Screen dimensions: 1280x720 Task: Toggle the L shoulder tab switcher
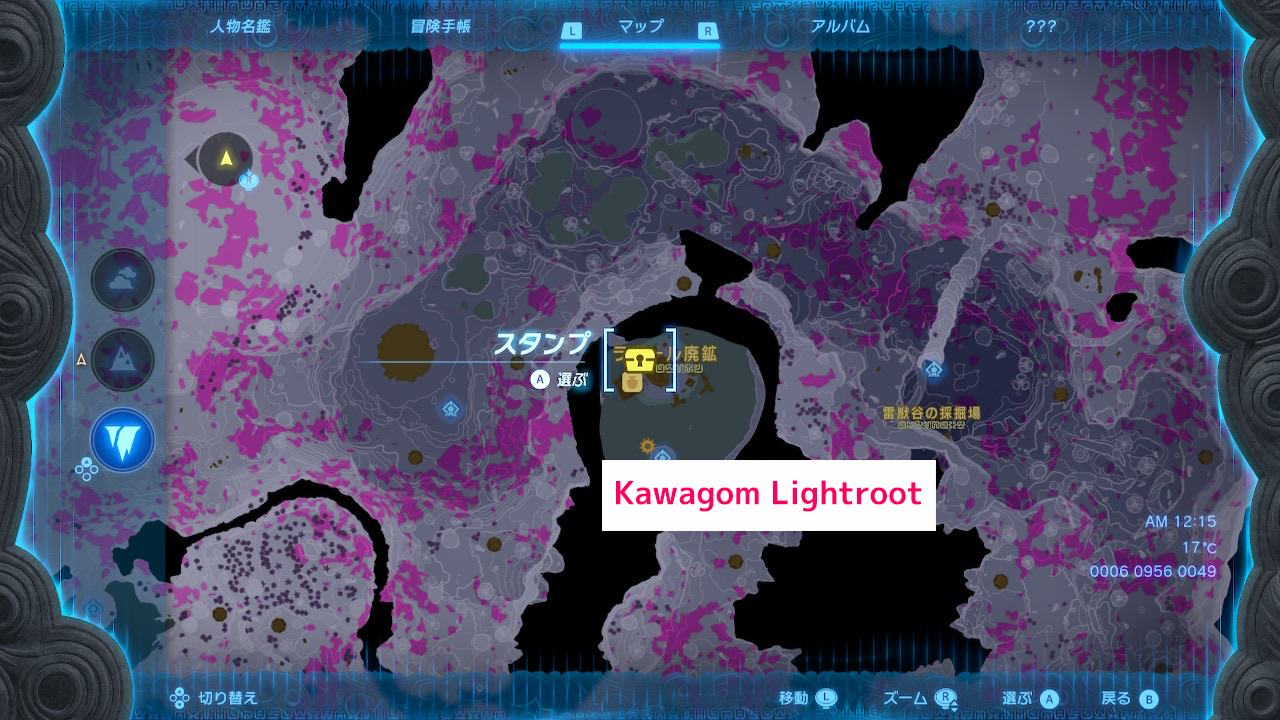(x=573, y=30)
